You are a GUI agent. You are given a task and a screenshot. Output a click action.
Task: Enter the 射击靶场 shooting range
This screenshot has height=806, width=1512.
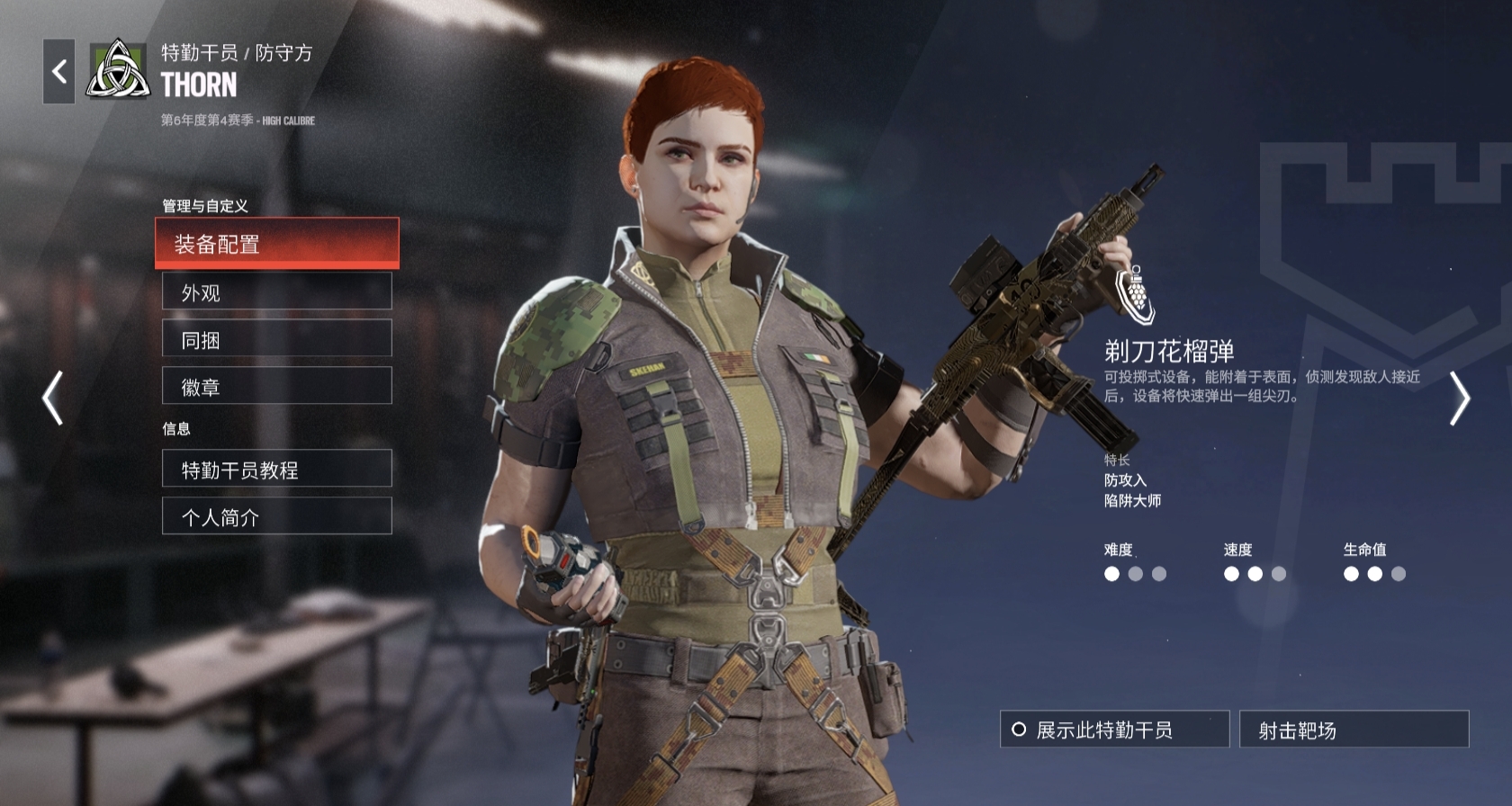(1354, 730)
